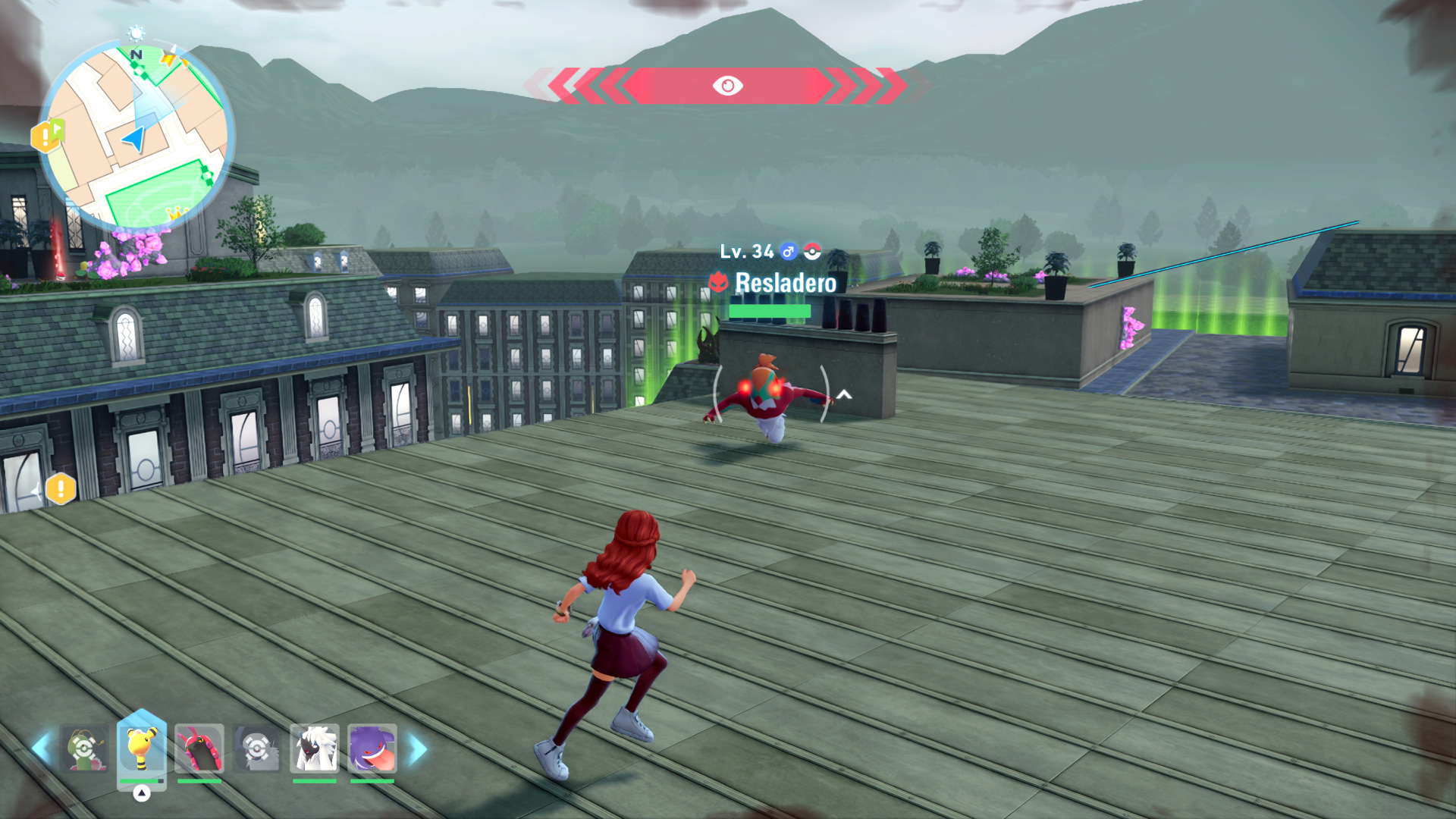This screenshot has width=1456, height=819.
Task: Select Ampharos in the party bar
Action: point(141,748)
